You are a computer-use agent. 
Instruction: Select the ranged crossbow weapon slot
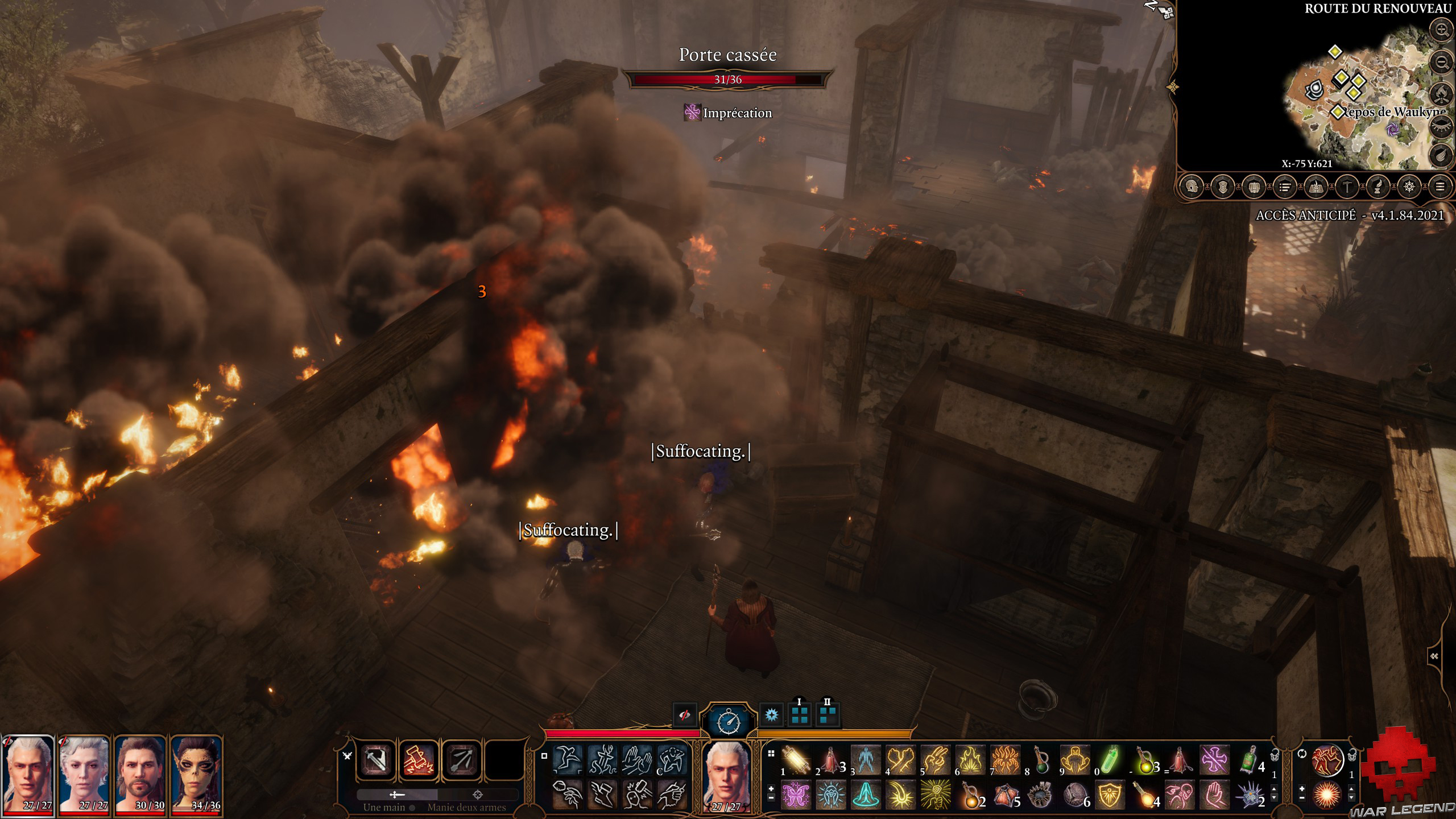462,760
